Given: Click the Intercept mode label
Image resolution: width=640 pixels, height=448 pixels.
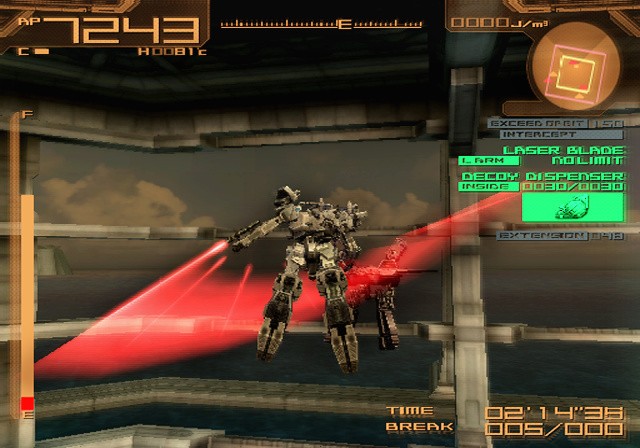Looking at the screenshot, I should coord(540,134).
